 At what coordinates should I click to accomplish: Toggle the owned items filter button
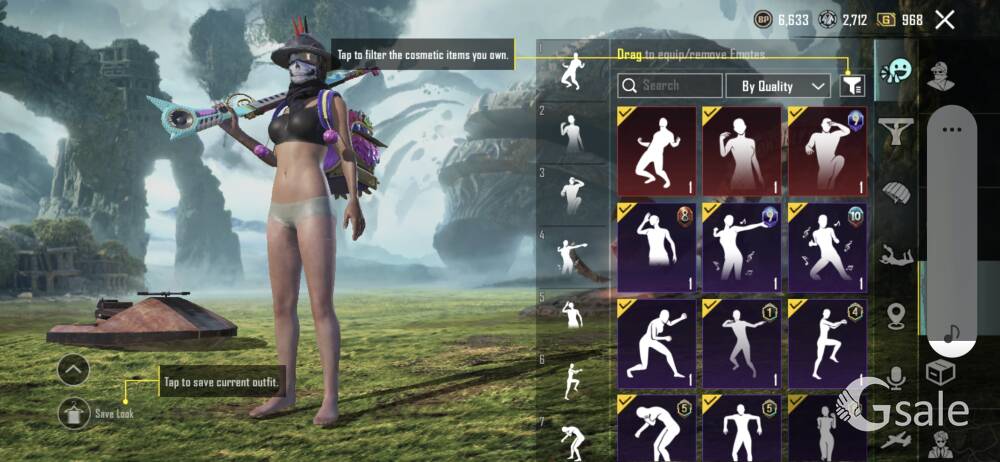(x=852, y=86)
